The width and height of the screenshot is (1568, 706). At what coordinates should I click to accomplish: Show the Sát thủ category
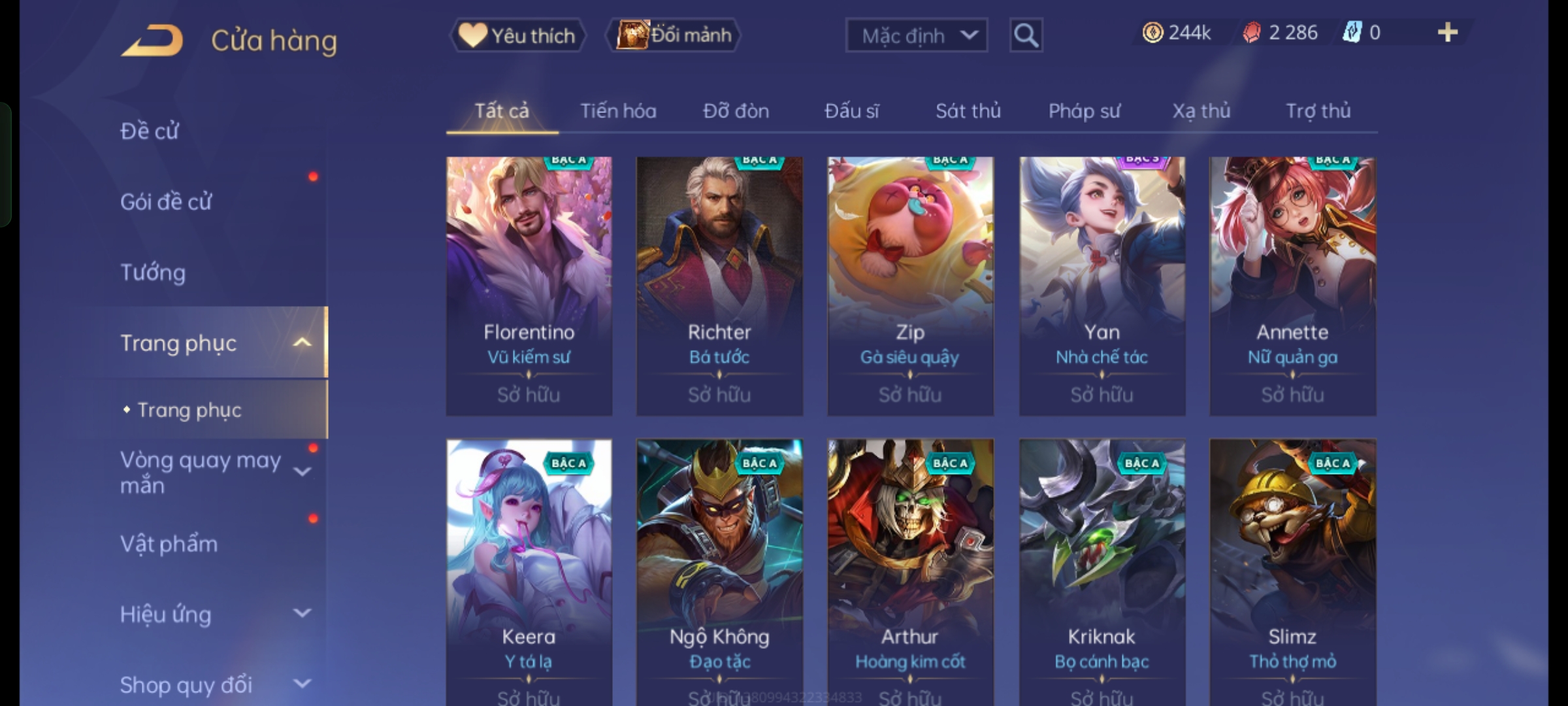pyautogui.click(x=968, y=111)
